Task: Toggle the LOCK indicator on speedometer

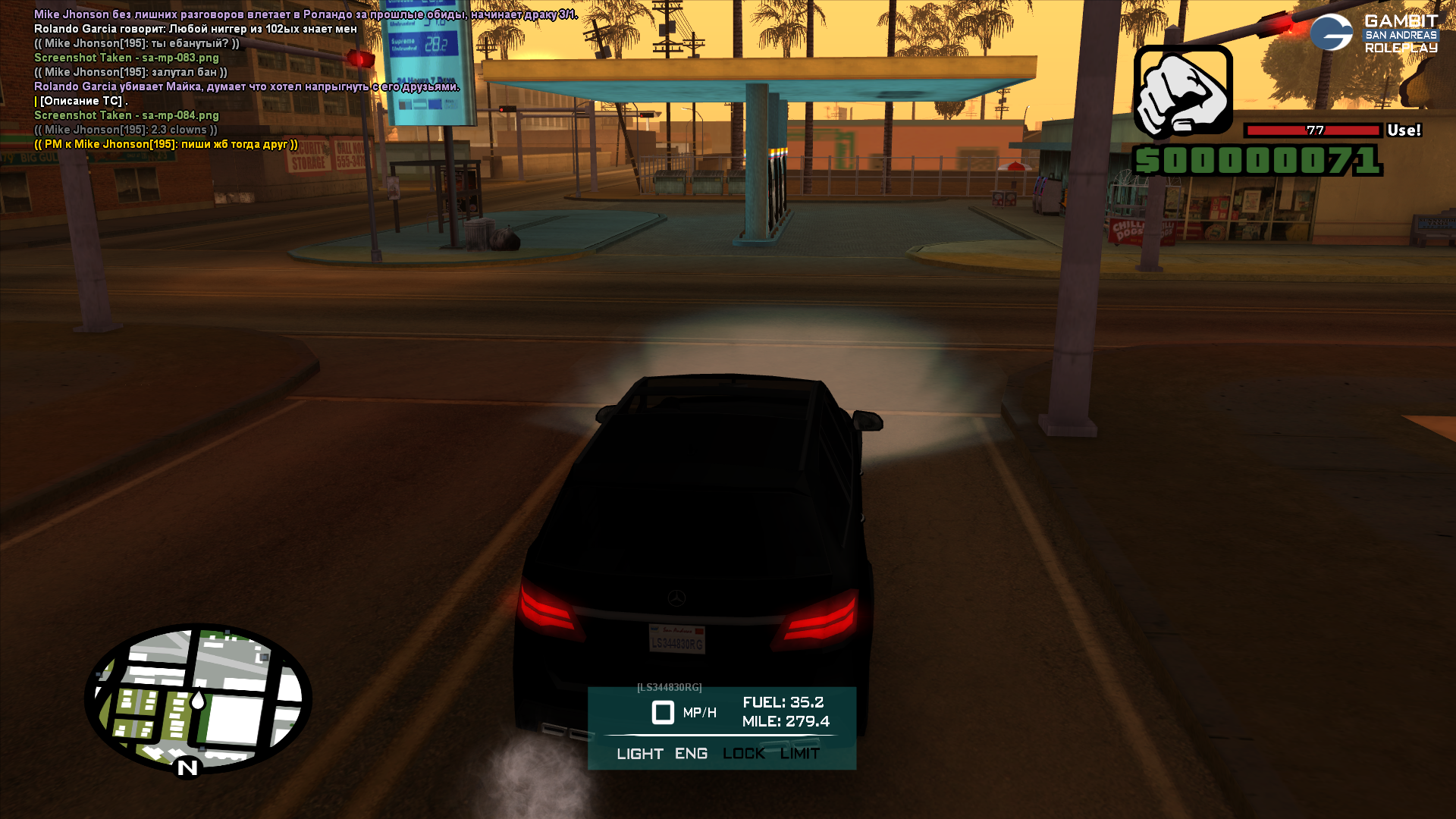Action: tap(743, 754)
